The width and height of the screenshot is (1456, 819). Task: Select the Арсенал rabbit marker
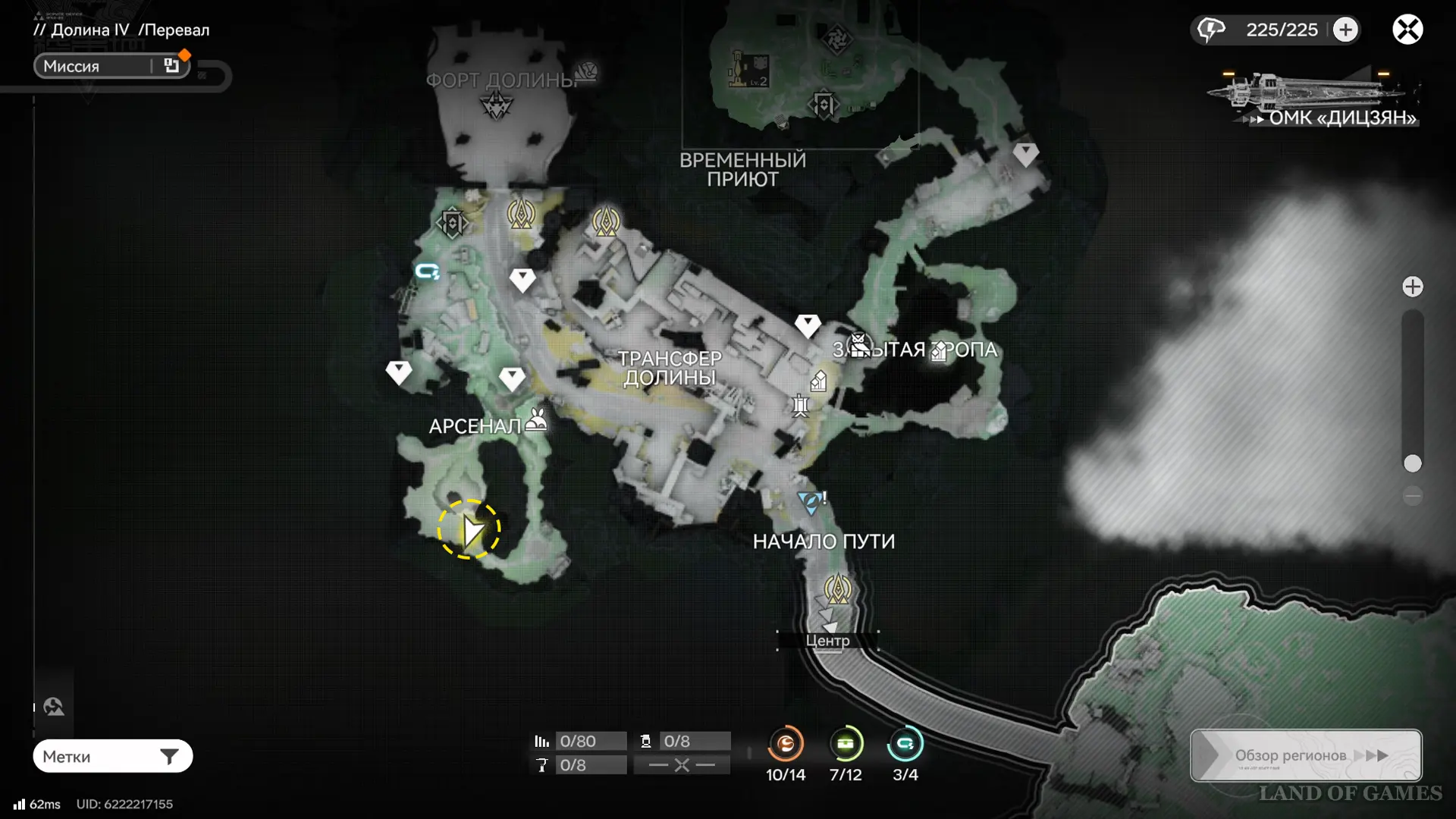pyautogui.click(x=537, y=419)
